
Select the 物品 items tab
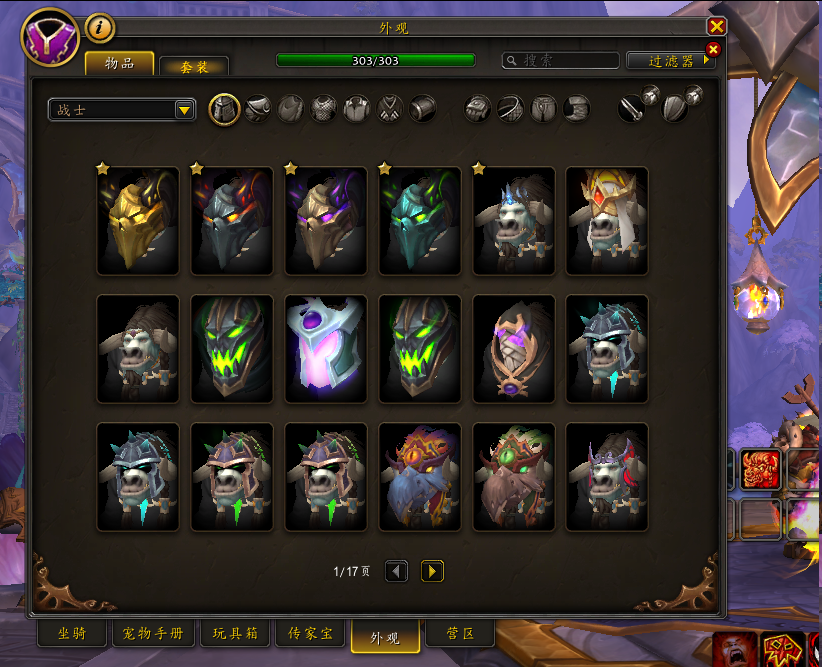pyautogui.click(x=120, y=63)
